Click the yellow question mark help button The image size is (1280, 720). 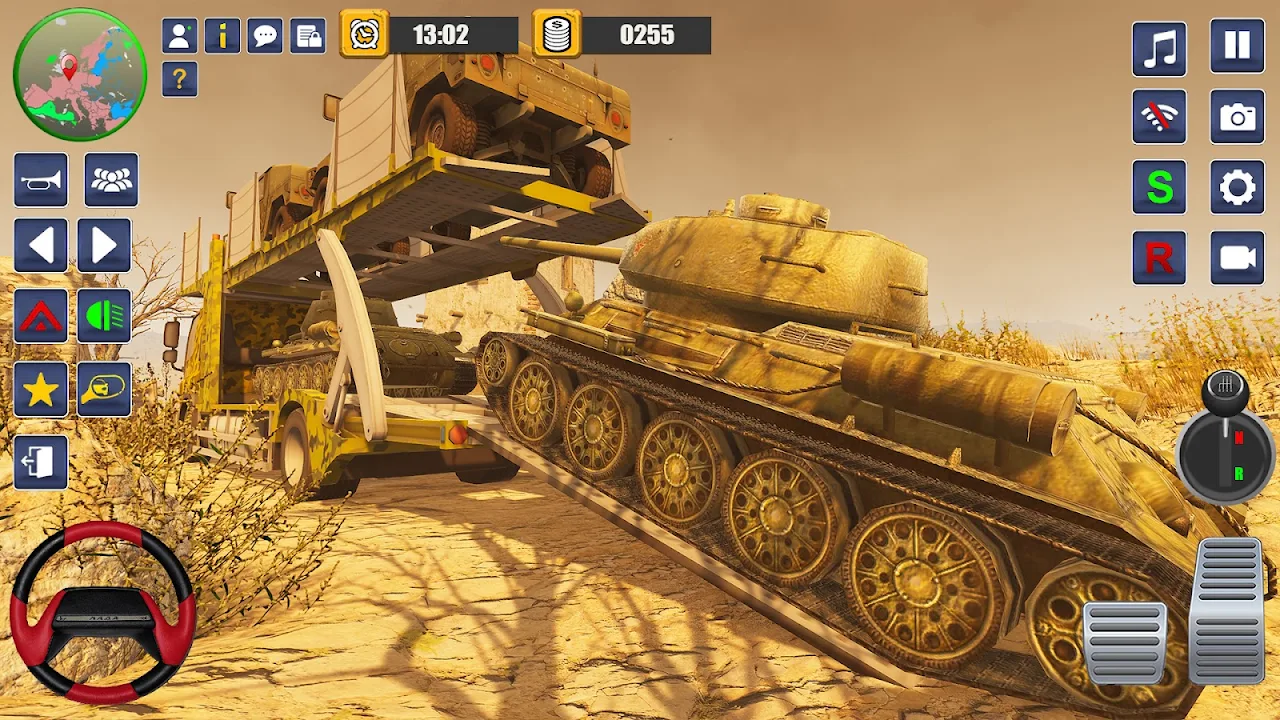(x=179, y=79)
